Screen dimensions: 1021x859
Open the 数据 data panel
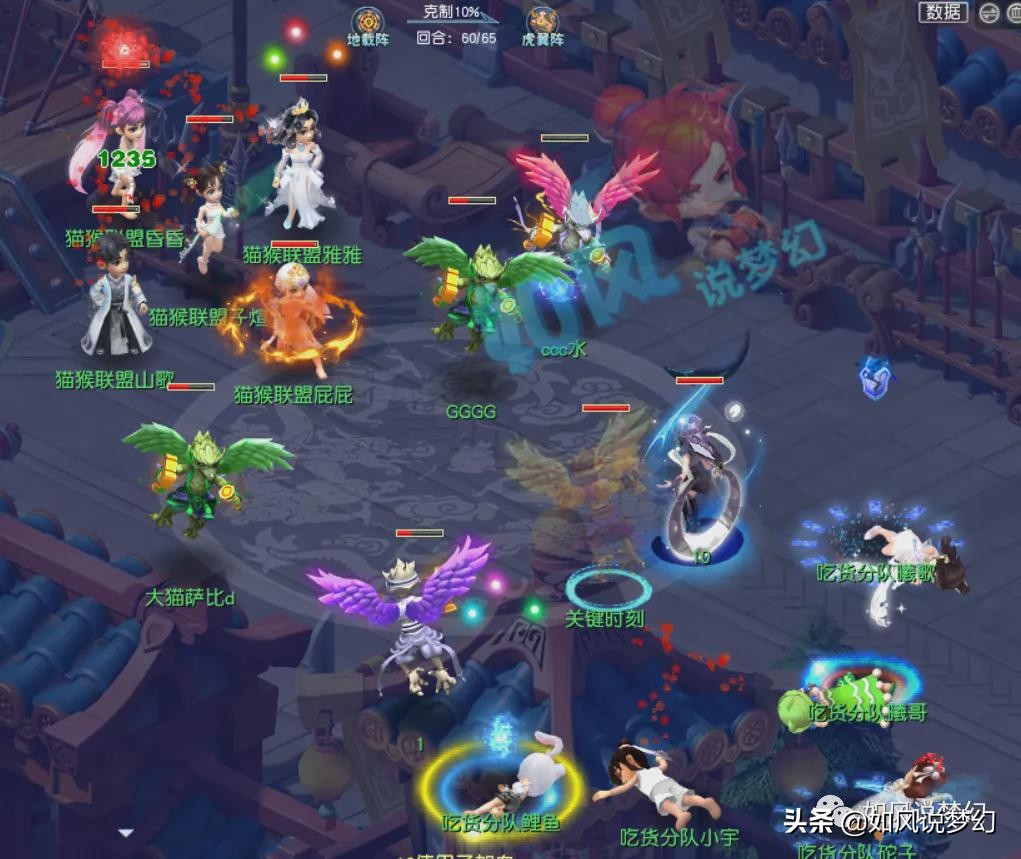(944, 12)
